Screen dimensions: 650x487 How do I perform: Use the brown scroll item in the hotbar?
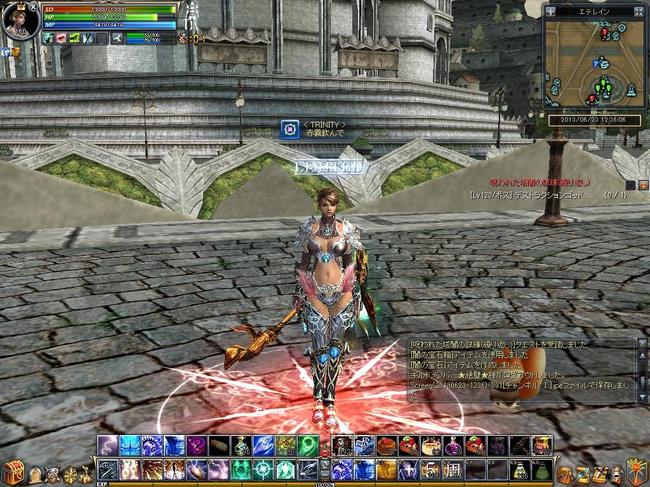[x=218, y=445]
